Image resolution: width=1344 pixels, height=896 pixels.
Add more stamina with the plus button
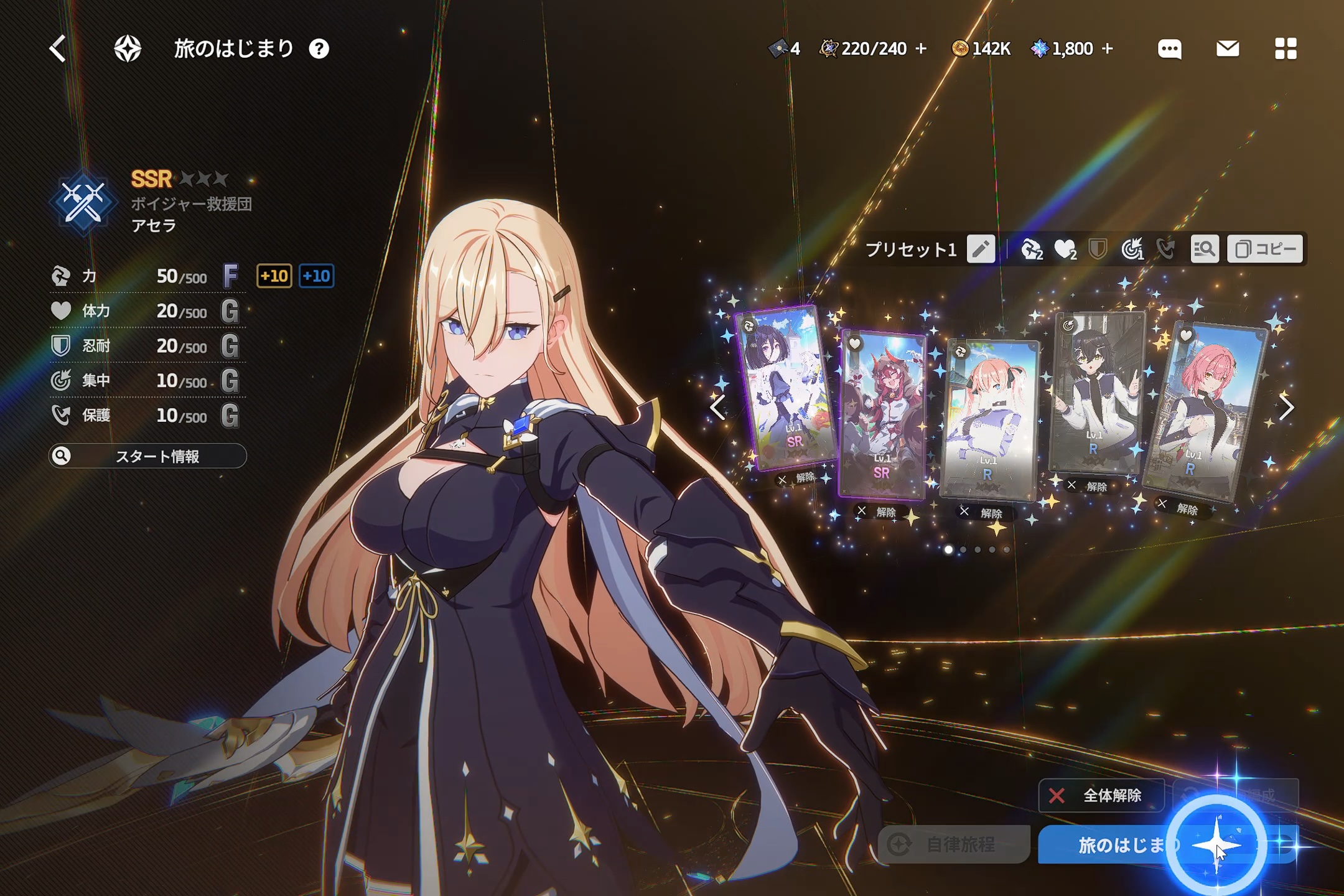922,49
